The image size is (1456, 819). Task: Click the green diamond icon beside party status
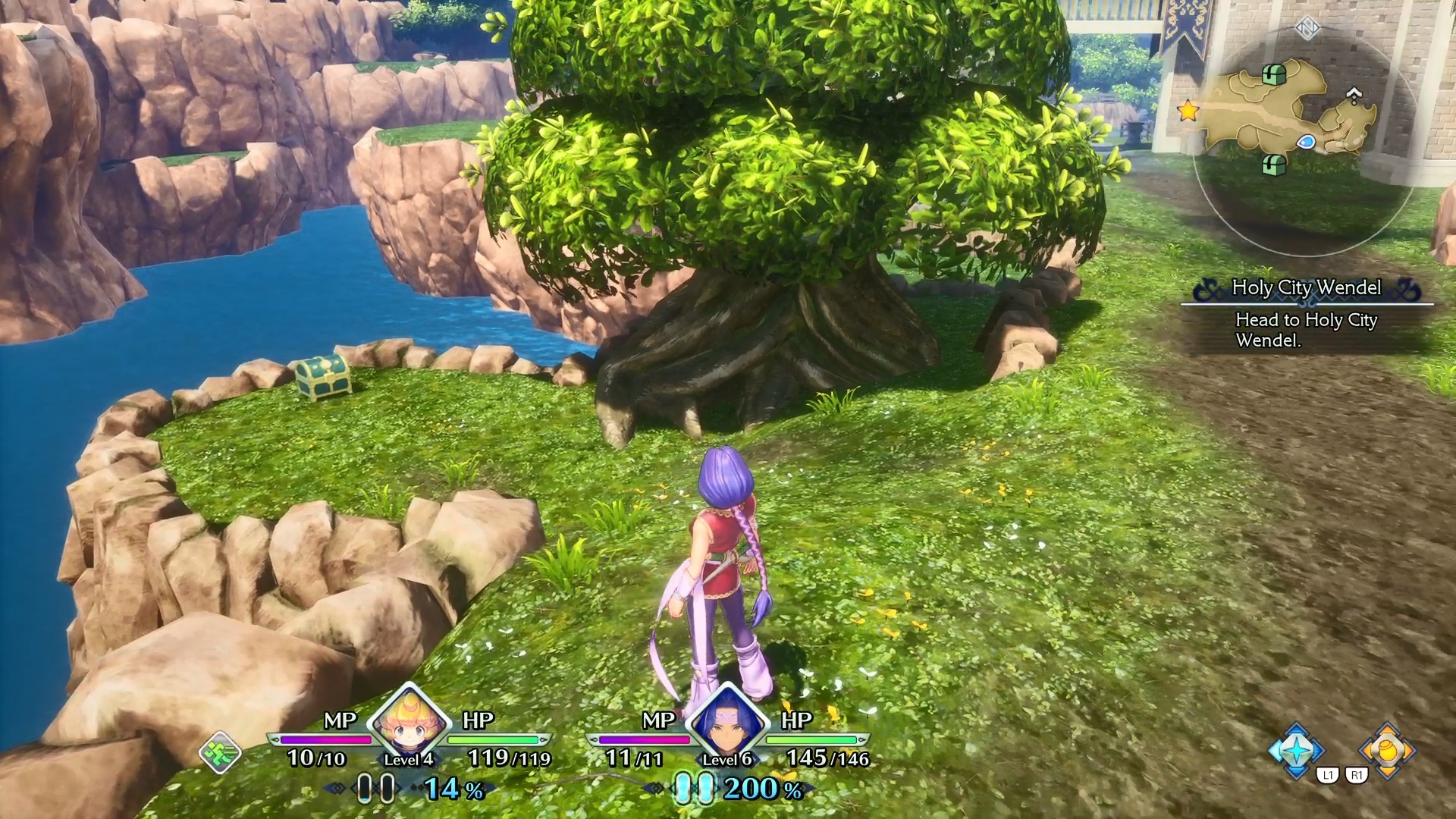coord(220,752)
